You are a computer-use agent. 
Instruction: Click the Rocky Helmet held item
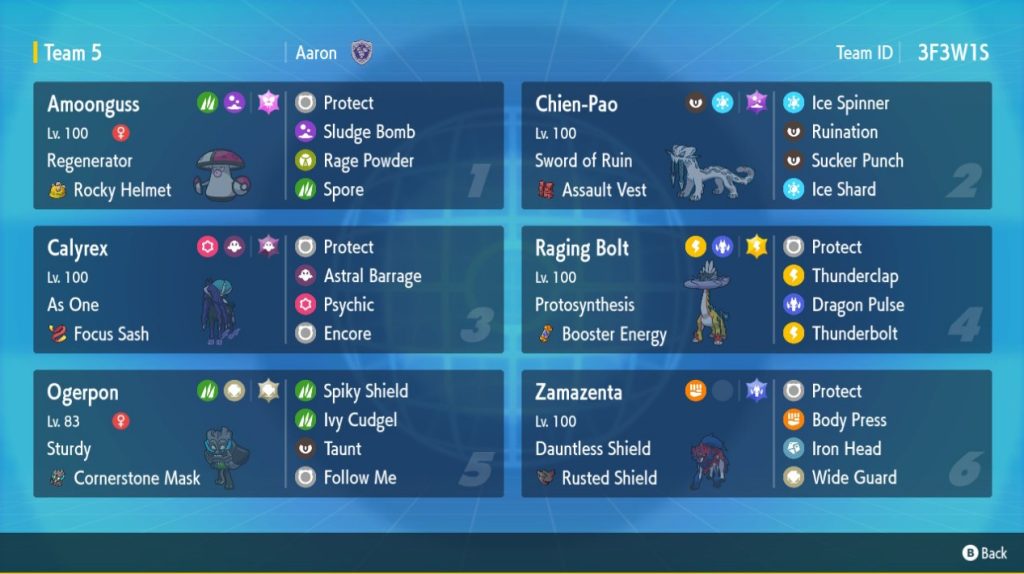click(x=122, y=190)
